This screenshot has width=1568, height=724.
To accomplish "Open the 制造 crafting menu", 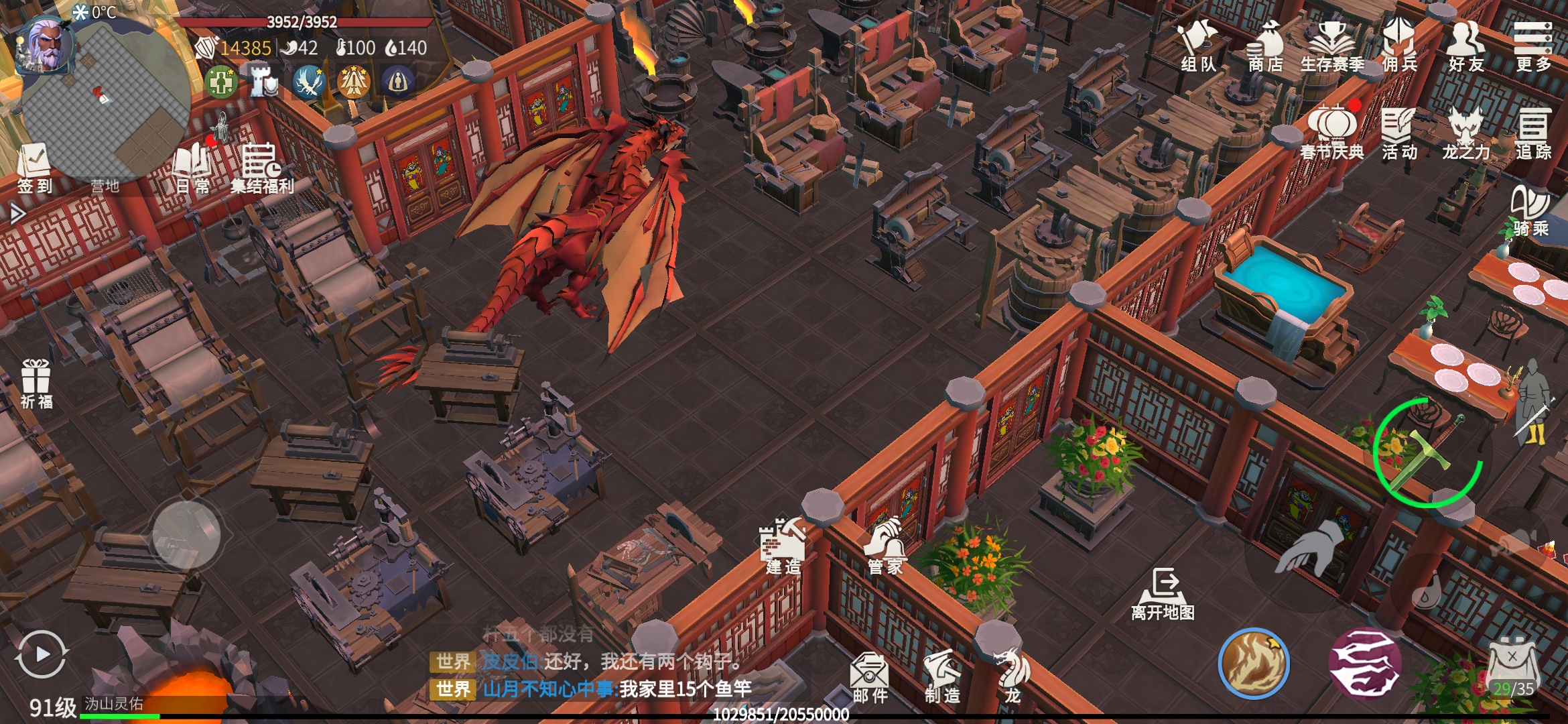I will pos(942,676).
